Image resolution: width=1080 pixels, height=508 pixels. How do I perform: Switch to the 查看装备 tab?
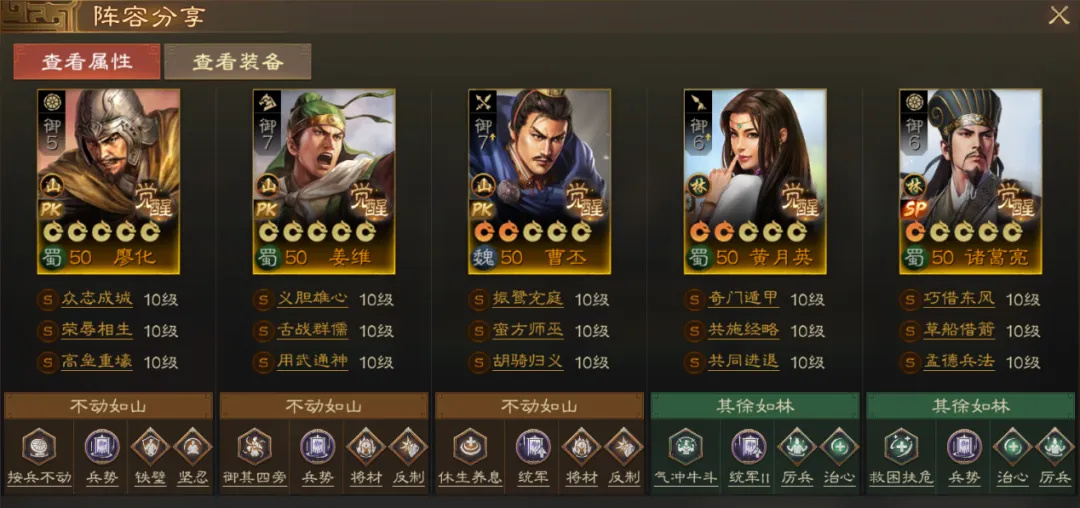(x=237, y=61)
